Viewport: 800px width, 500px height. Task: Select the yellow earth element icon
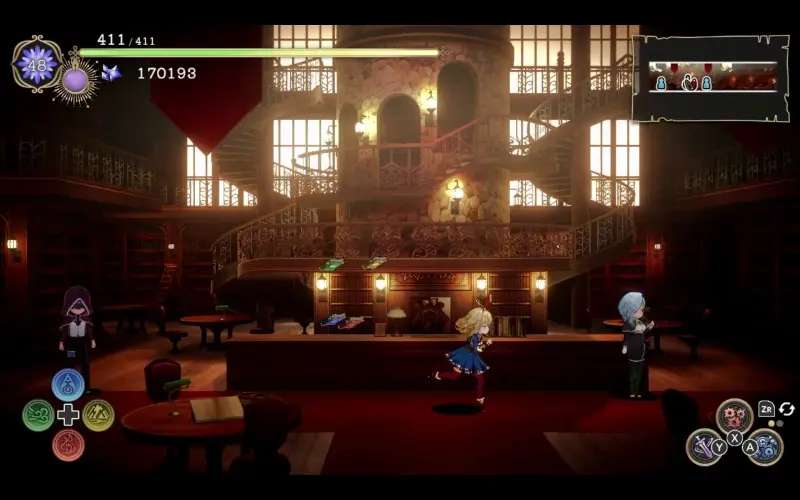pos(98,415)
